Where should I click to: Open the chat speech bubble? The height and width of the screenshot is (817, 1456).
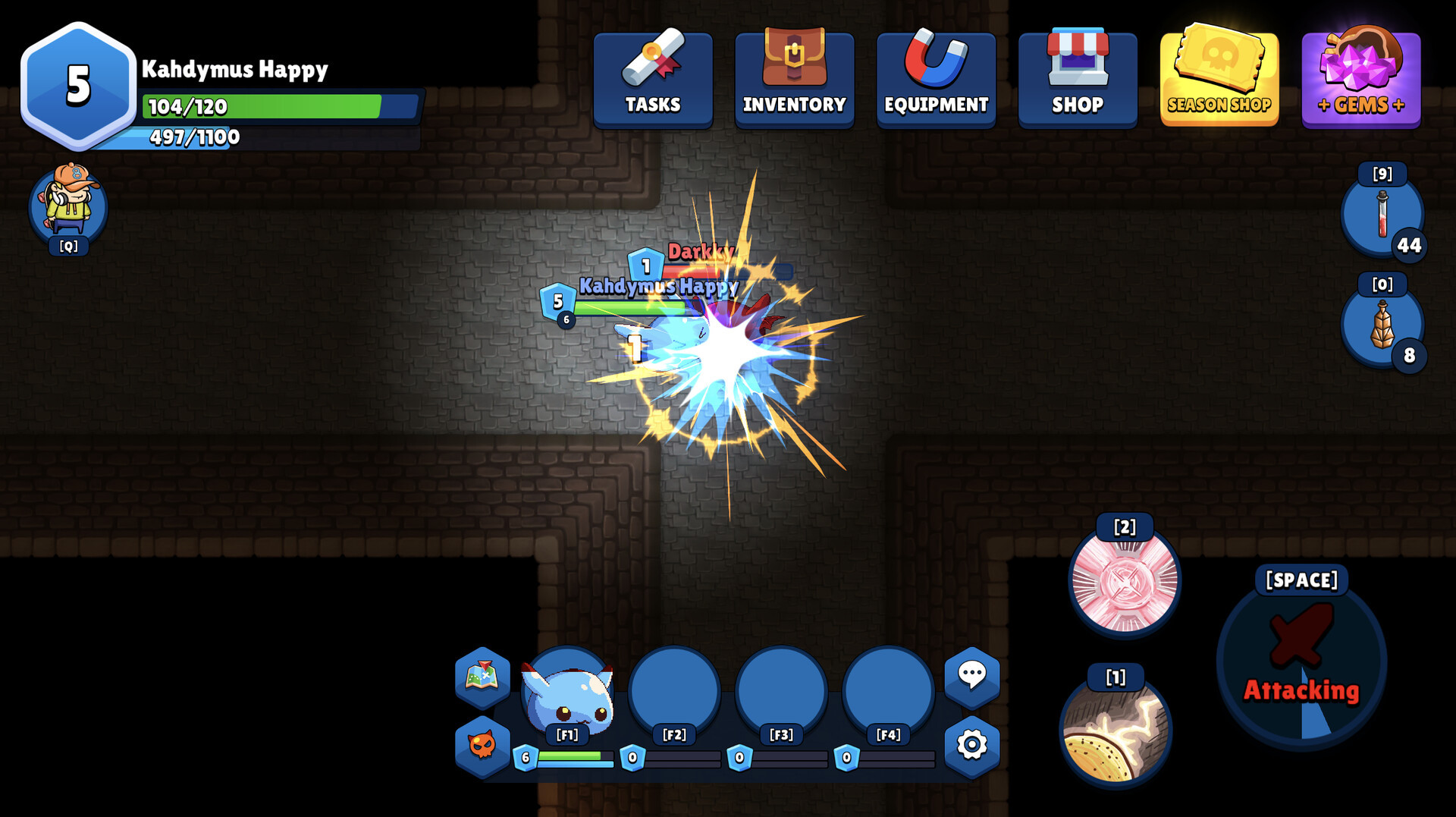pyautogui.click(x=971, y=674)
